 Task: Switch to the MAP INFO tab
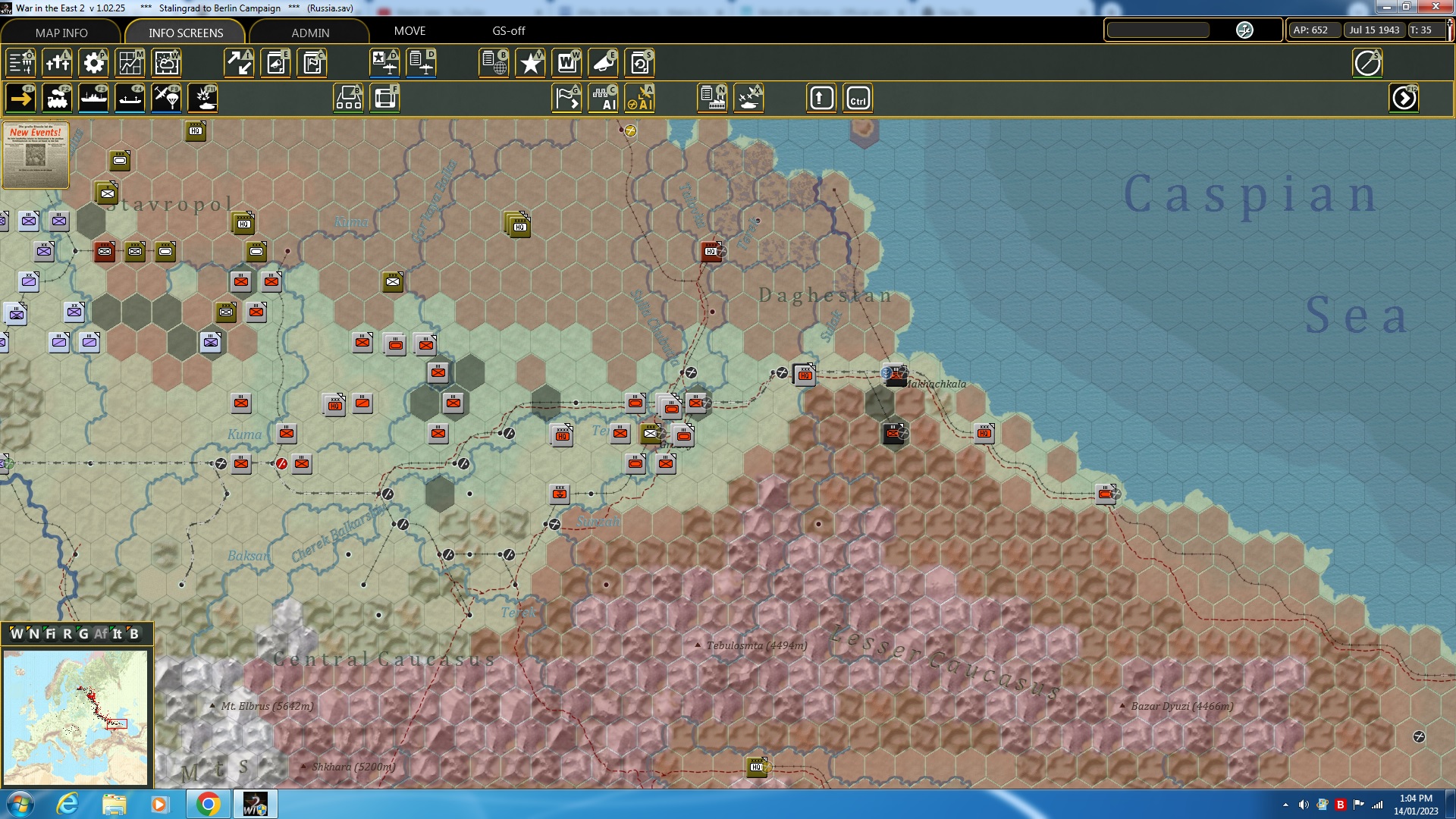pyautogui.click(x=61, y=33)
